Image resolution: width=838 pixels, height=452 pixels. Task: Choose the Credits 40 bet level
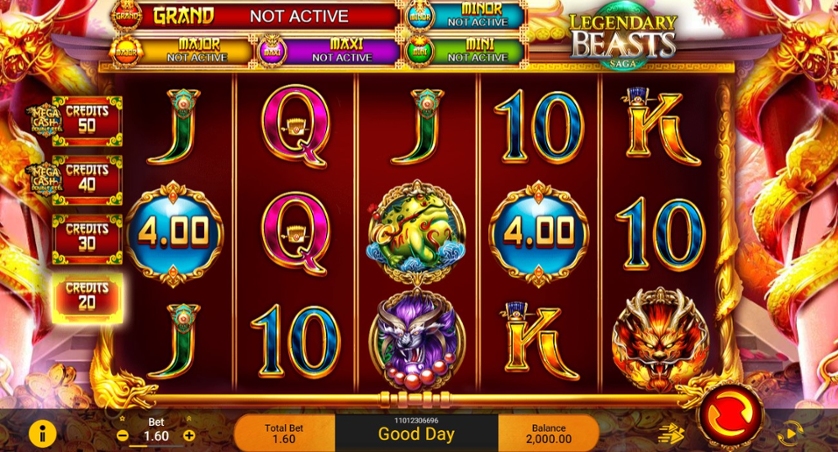point(87,178)
